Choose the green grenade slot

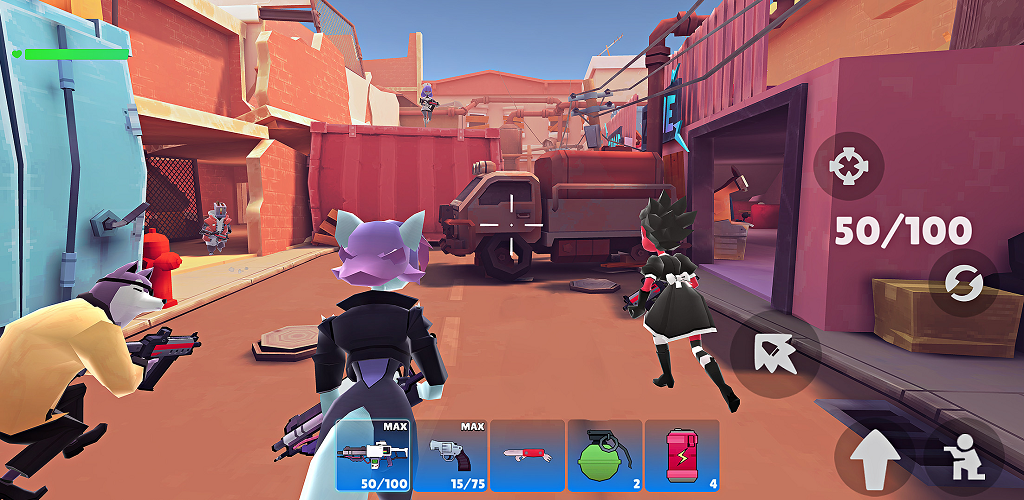tap(604, 455)
